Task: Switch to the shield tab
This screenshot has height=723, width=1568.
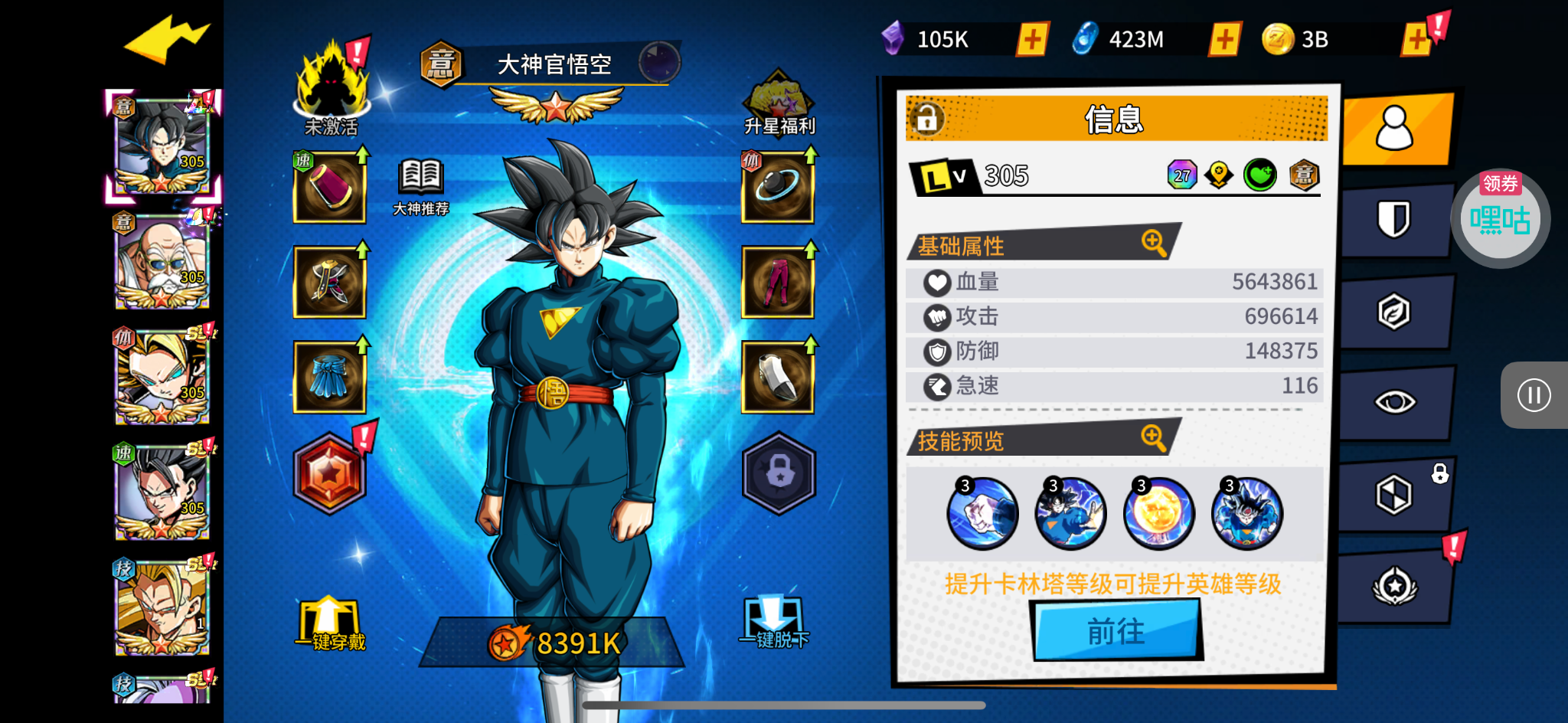Action: point(1394,221)
